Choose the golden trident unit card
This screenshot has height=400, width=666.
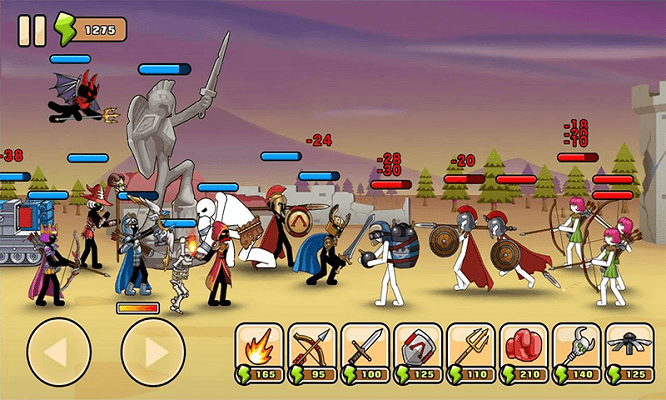[x=471, y=354]
